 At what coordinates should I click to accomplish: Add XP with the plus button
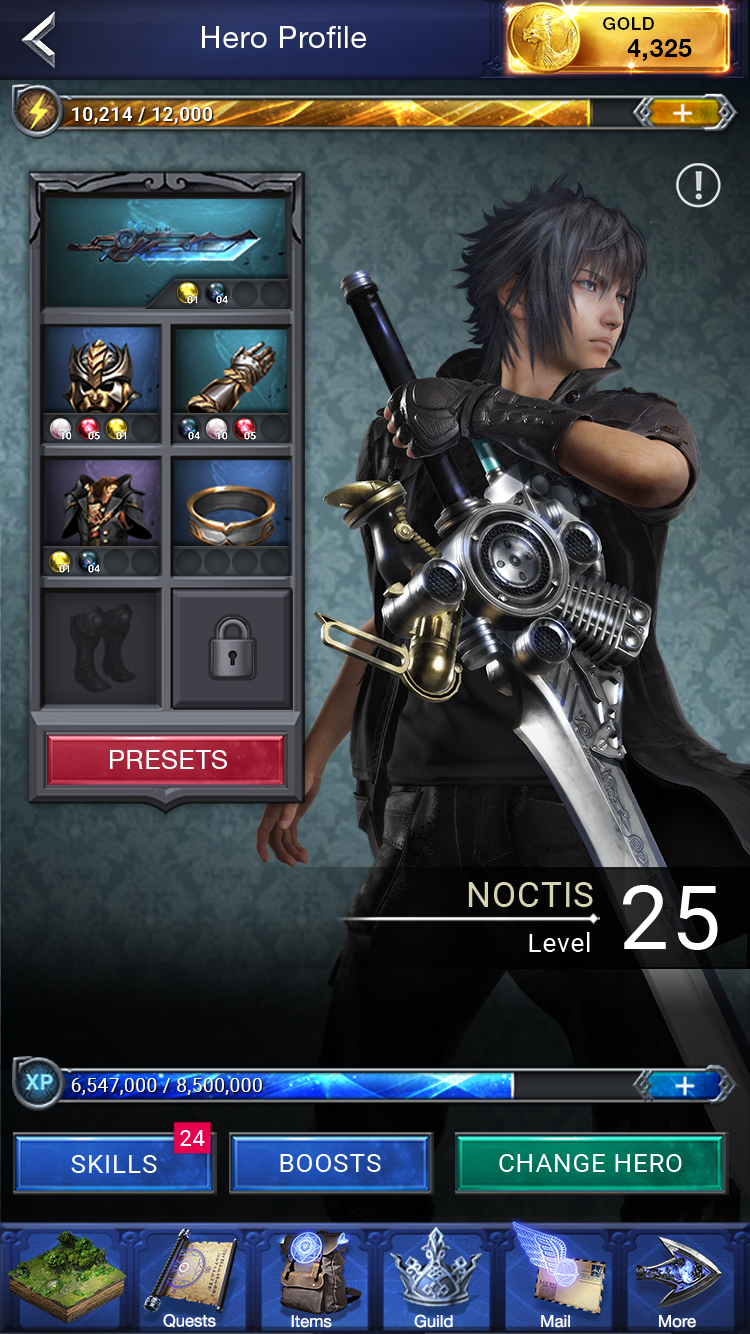(x=684, y=1085)
